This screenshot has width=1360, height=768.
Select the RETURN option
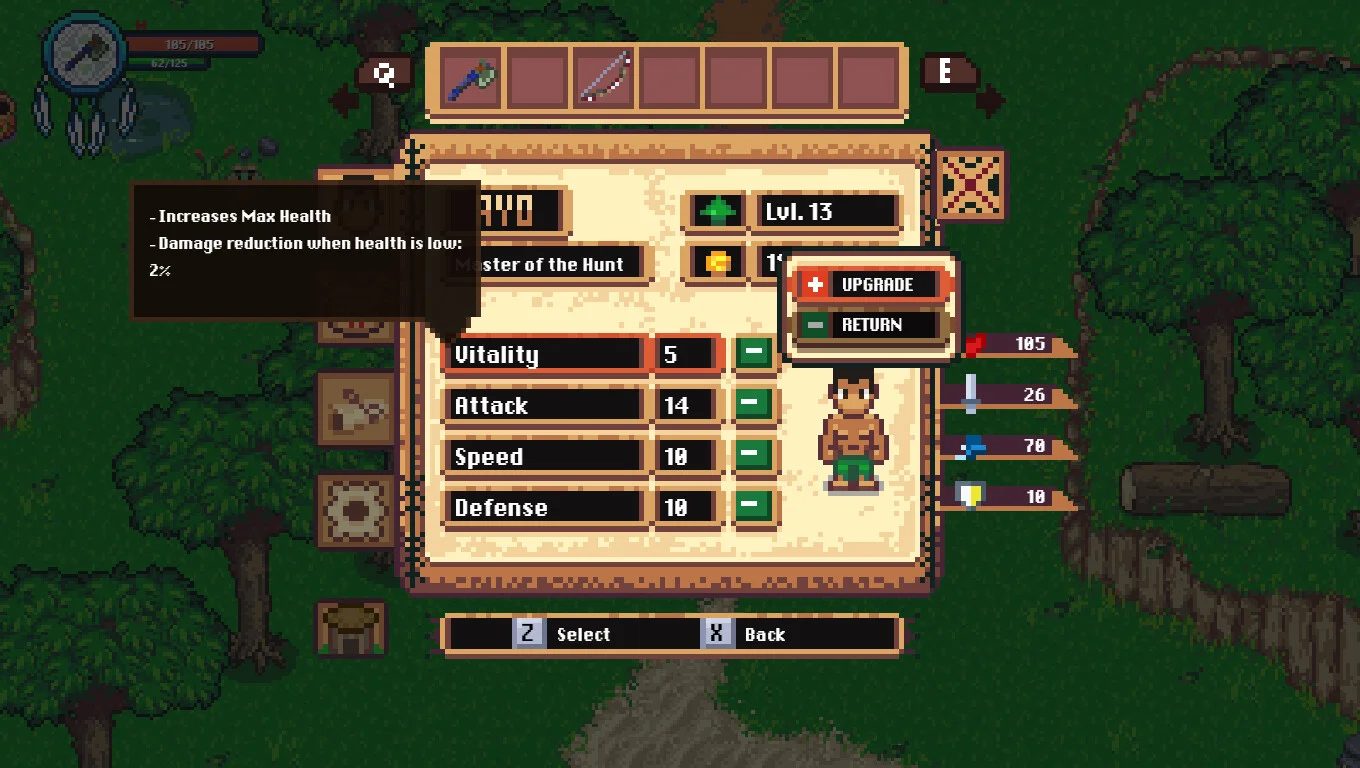click(868, 325)
